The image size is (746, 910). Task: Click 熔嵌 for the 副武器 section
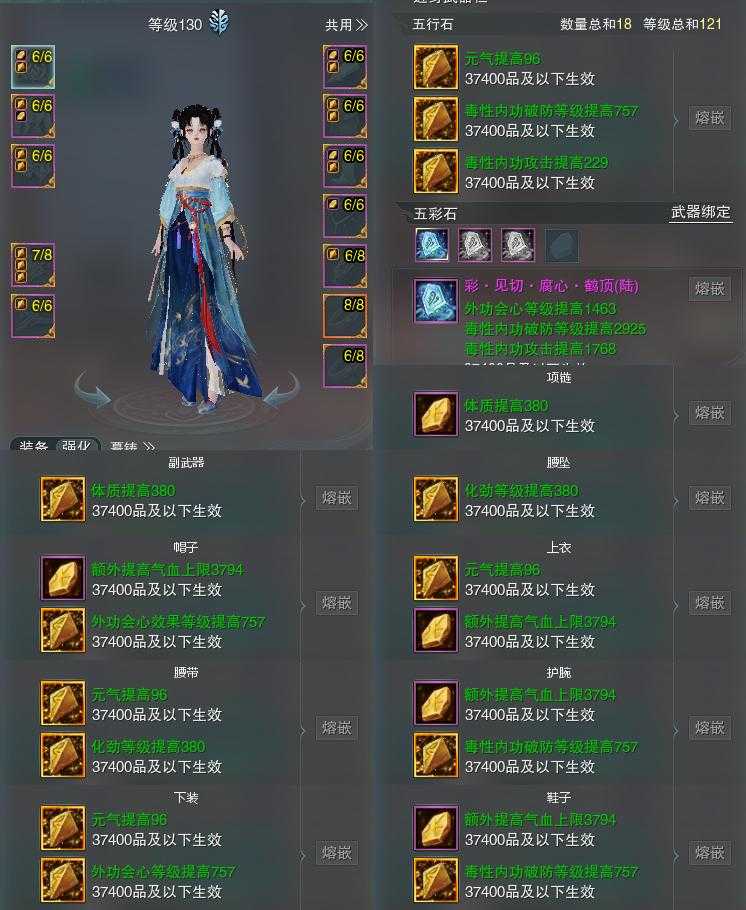336,498
